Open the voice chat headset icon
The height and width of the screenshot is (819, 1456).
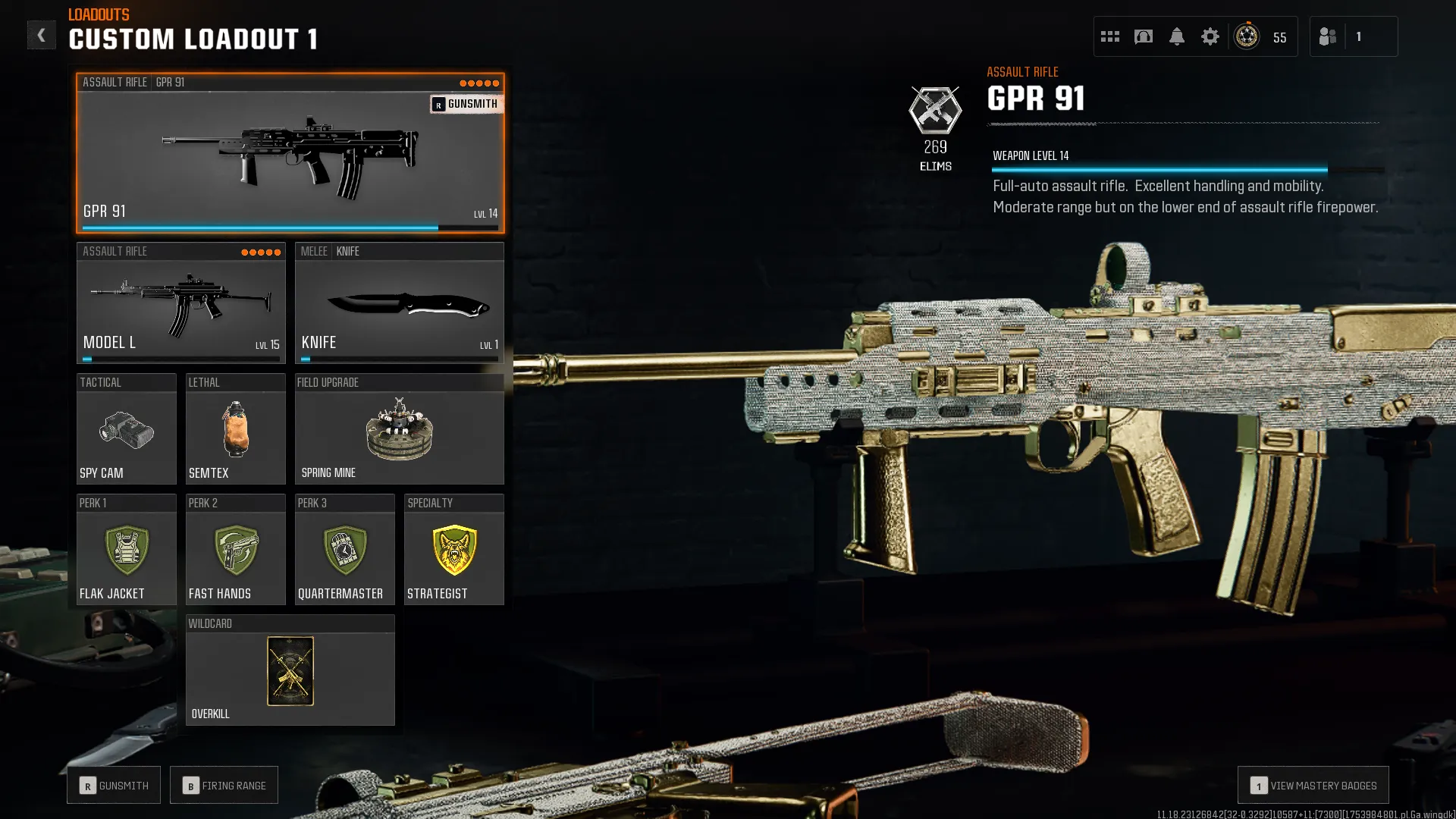pos(1144,36)
